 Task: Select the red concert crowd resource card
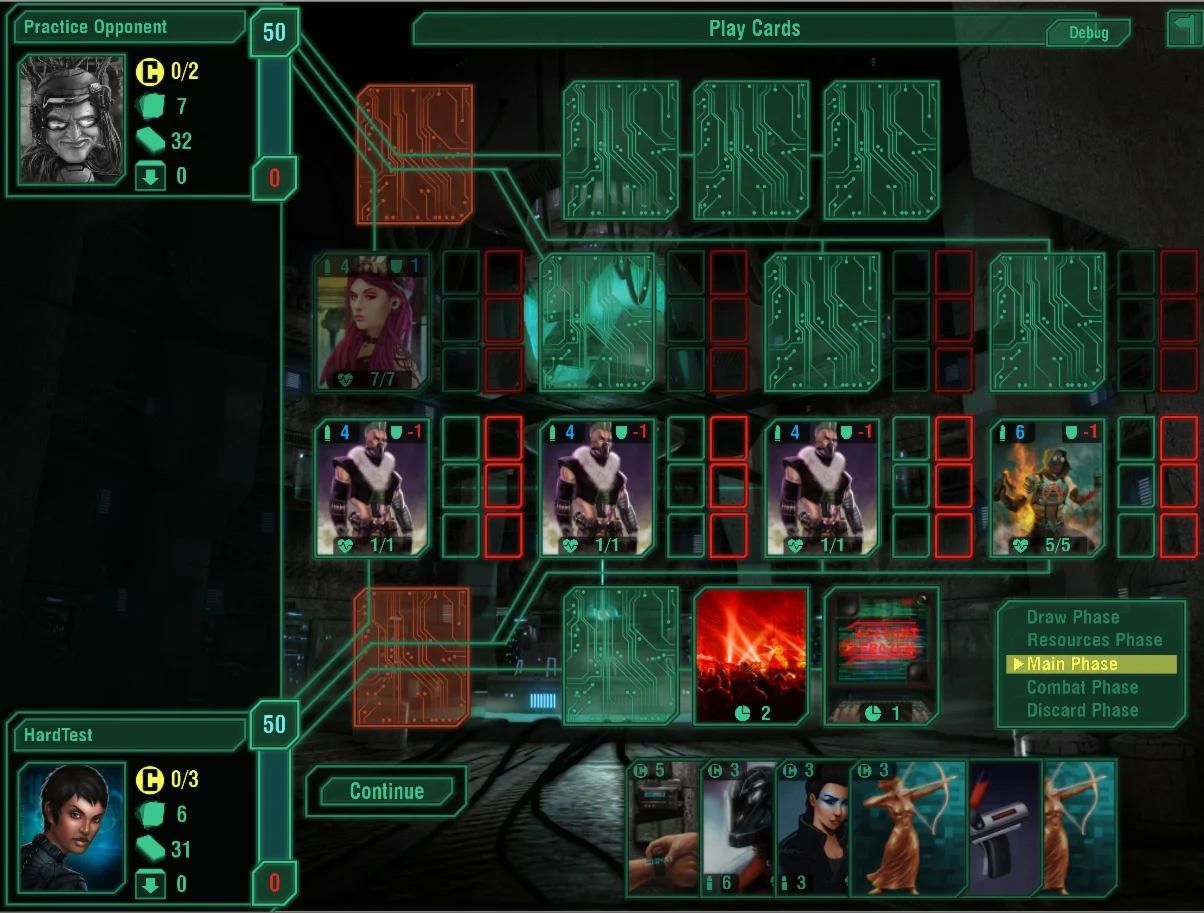tap(750, 655)
